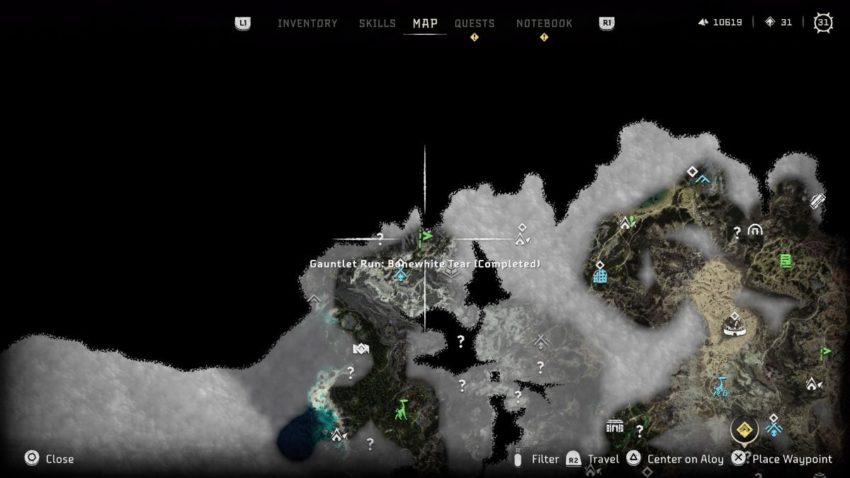850x478 pixels.
Task: Switch to the Inventory tab
Action: pyautogui.click(x=307, y=23)
